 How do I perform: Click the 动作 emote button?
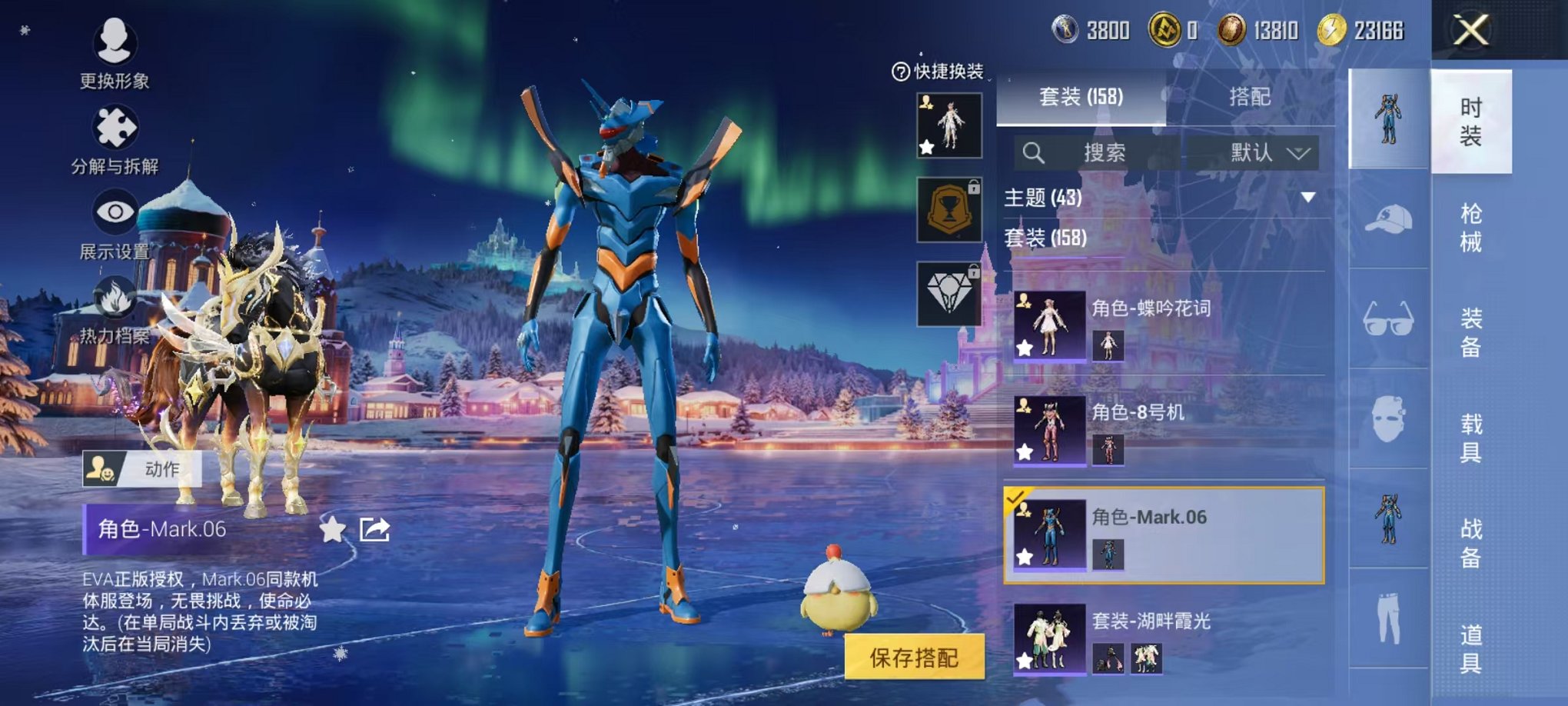(x=143, y=468)
